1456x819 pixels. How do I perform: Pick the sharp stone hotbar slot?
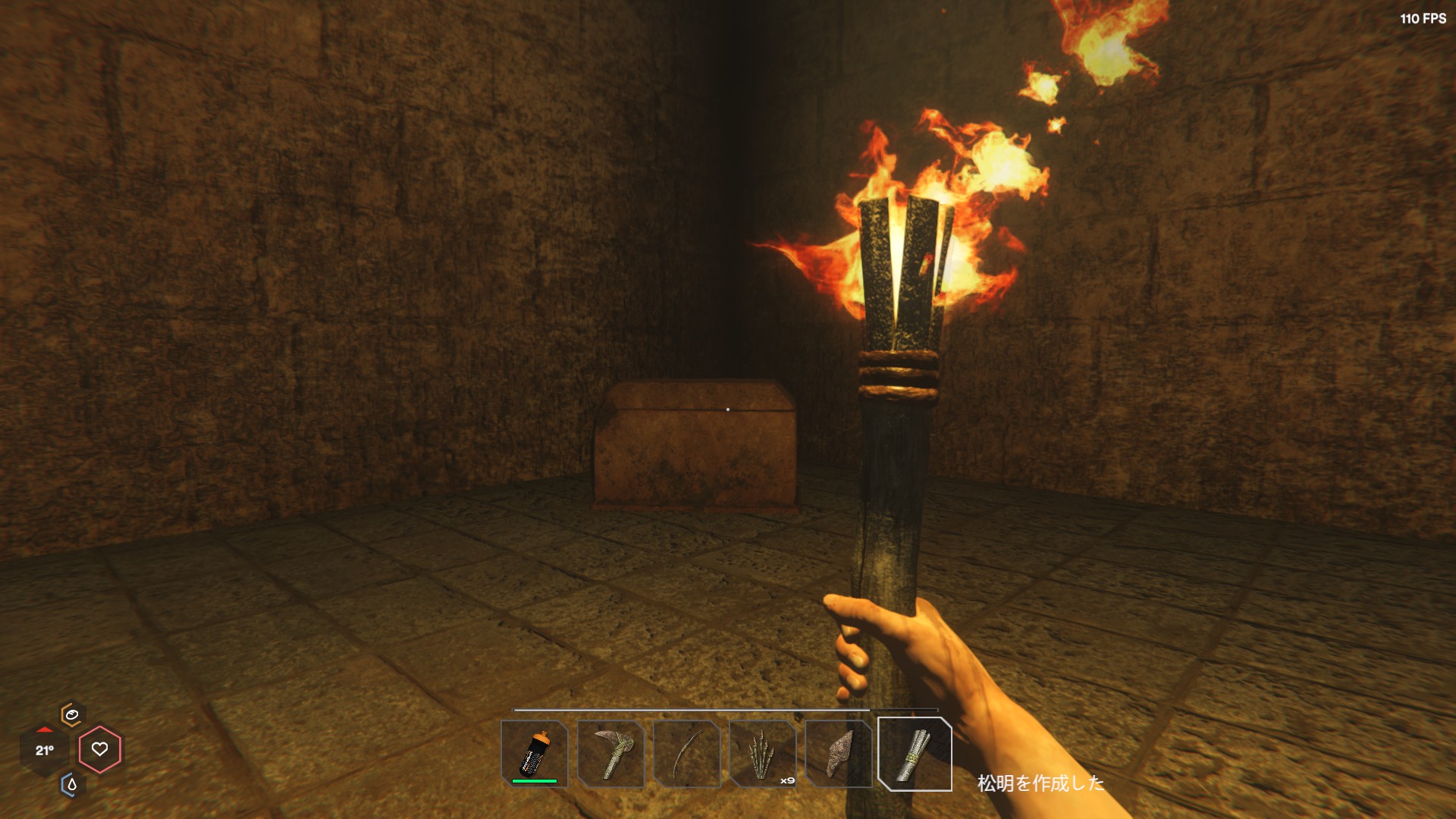point(838,753)
